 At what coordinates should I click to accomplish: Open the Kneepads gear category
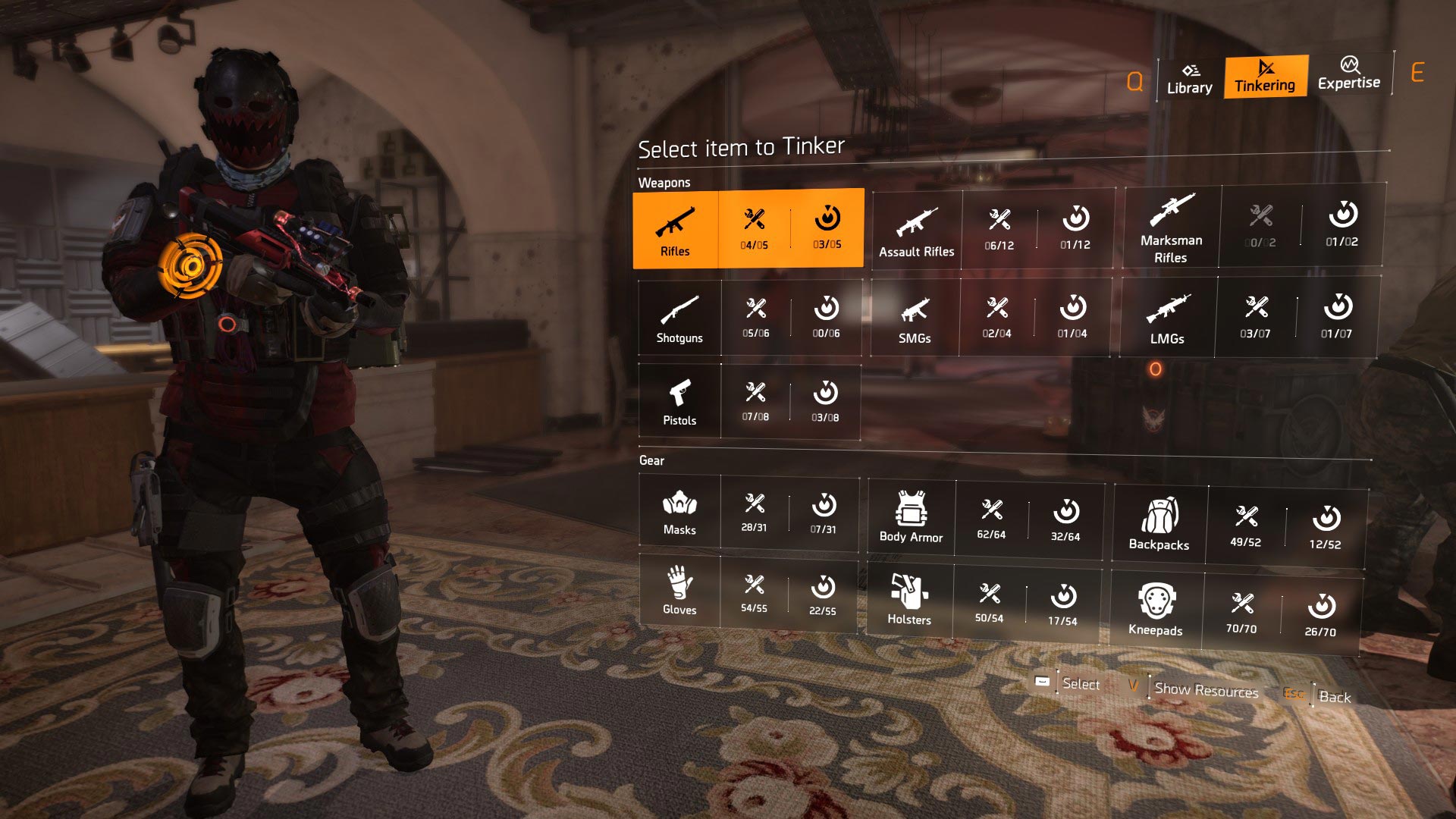click(x=1156, y=610)
